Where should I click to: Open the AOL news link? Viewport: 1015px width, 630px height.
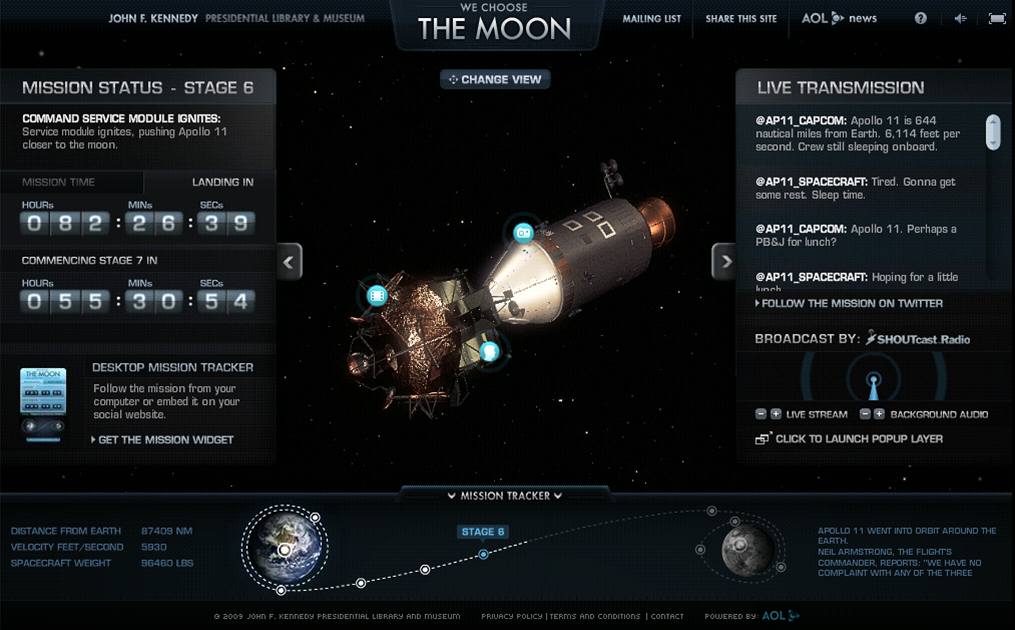pos(838,18)
